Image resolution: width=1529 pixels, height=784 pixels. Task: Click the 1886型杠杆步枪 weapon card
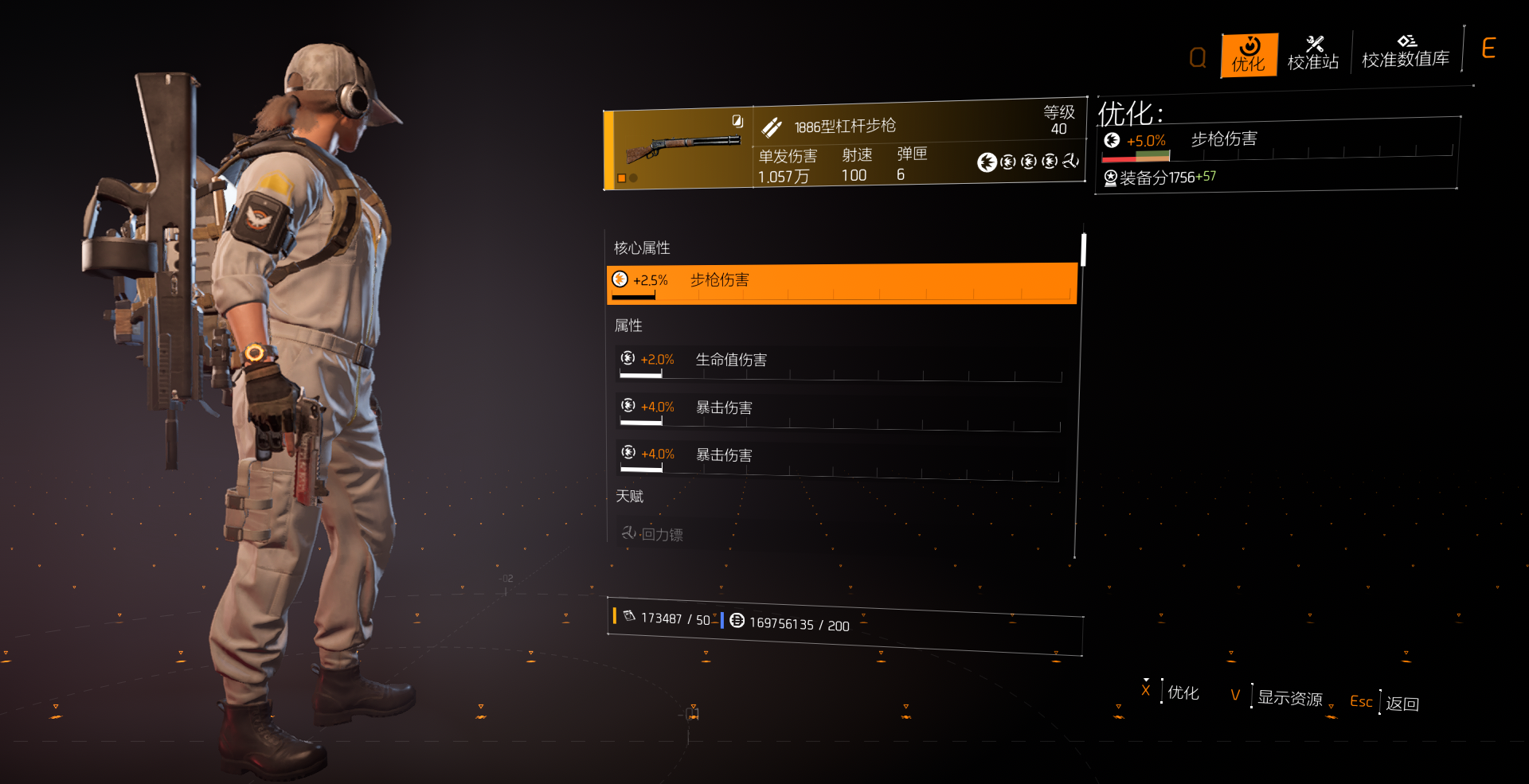click(x=844, y=148)
